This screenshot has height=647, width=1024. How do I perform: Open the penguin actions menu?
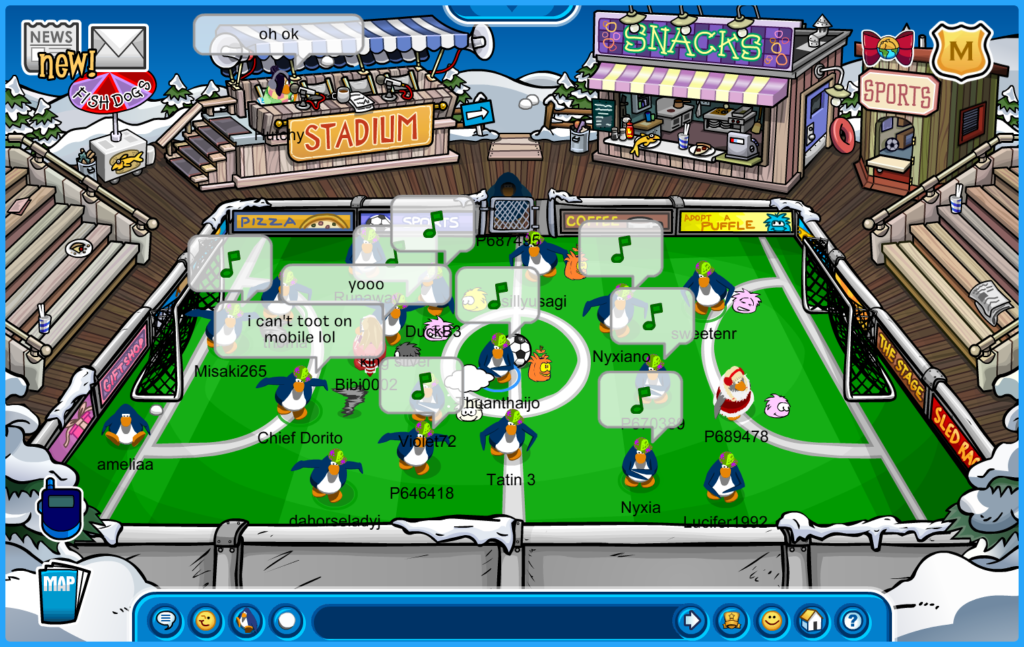tap(246, 621)
